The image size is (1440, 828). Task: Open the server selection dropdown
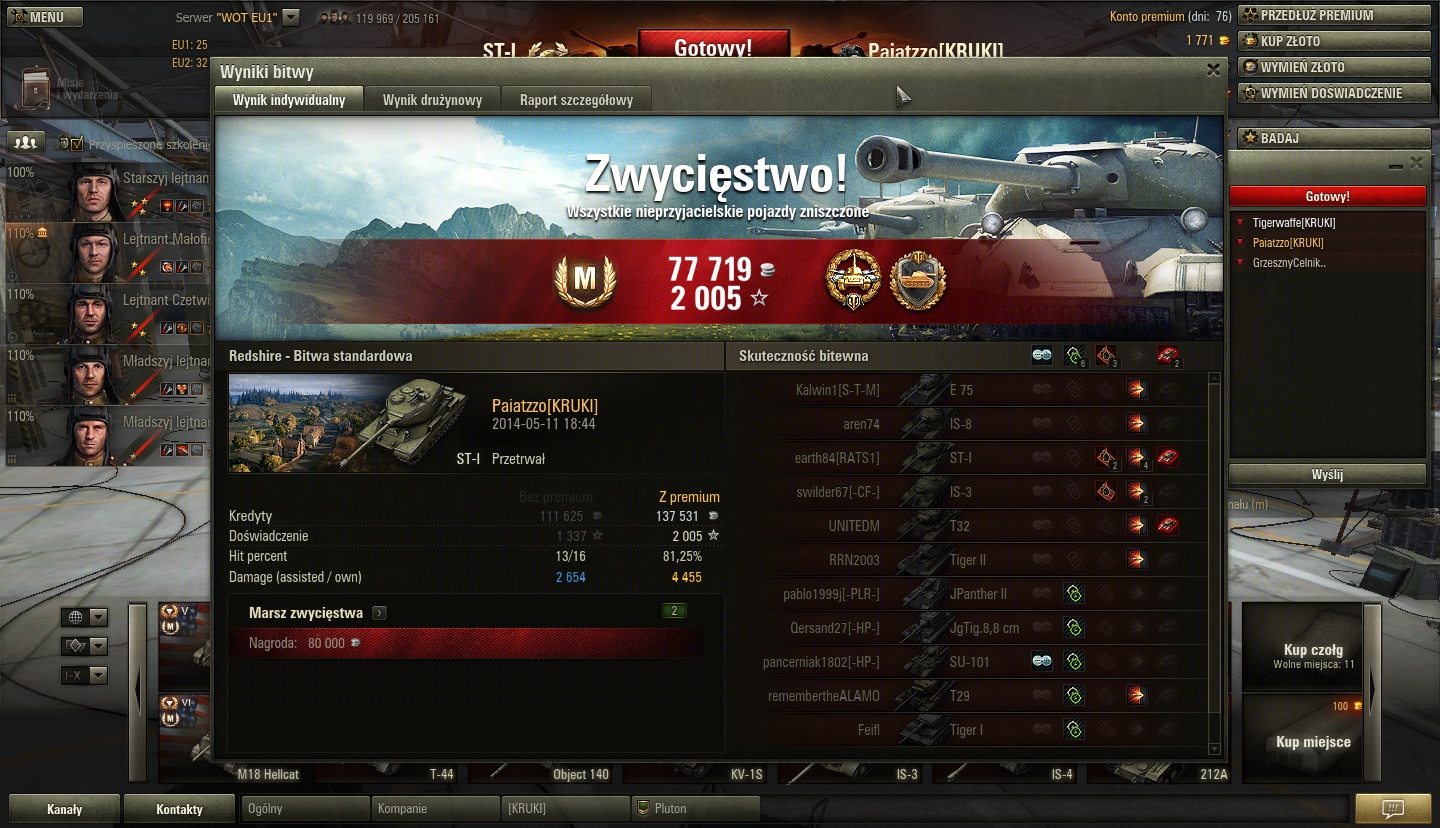pyautogui.click(x=291, y=17)
